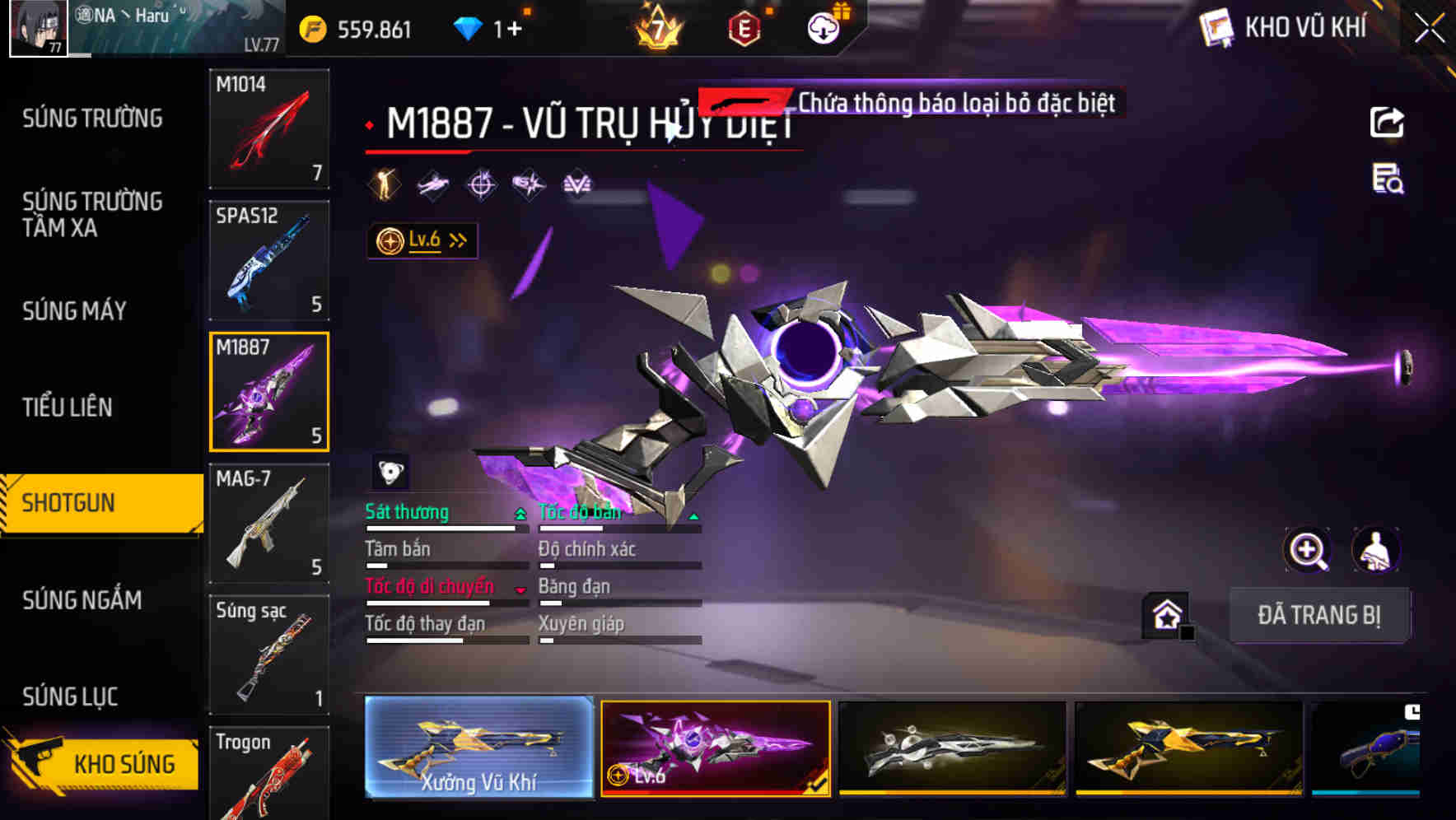Select the crosshair weapon attribute icon
The height and width of the screenshot is (820, 1456).
pyautogui.click(x=481, y=184)
